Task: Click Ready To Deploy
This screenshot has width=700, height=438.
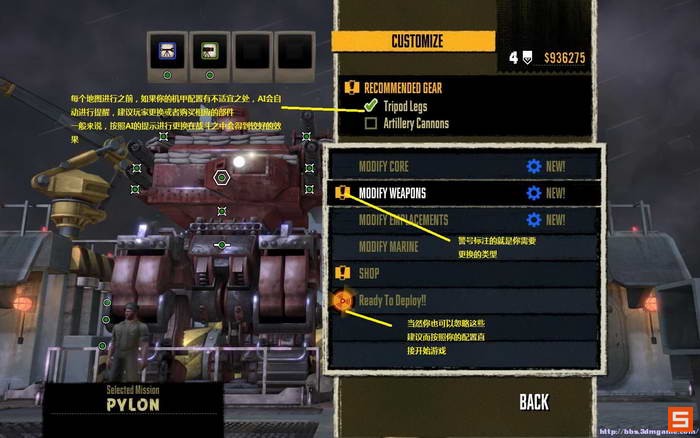Action: [391, 299]
